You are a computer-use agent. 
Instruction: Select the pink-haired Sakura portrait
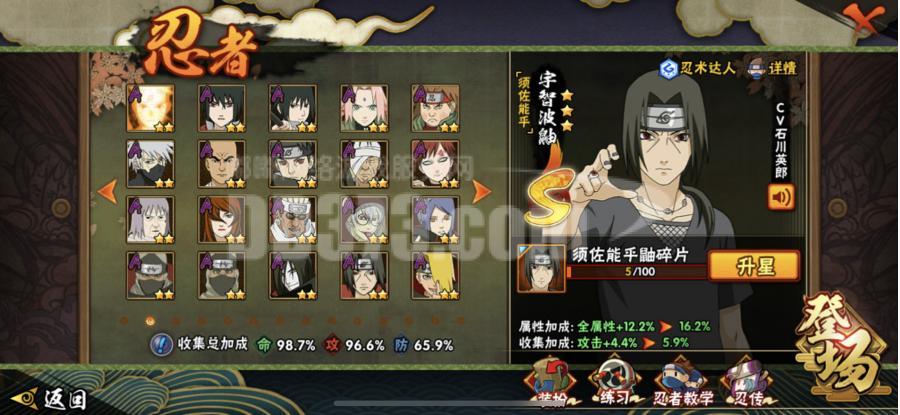pos(364,107)
